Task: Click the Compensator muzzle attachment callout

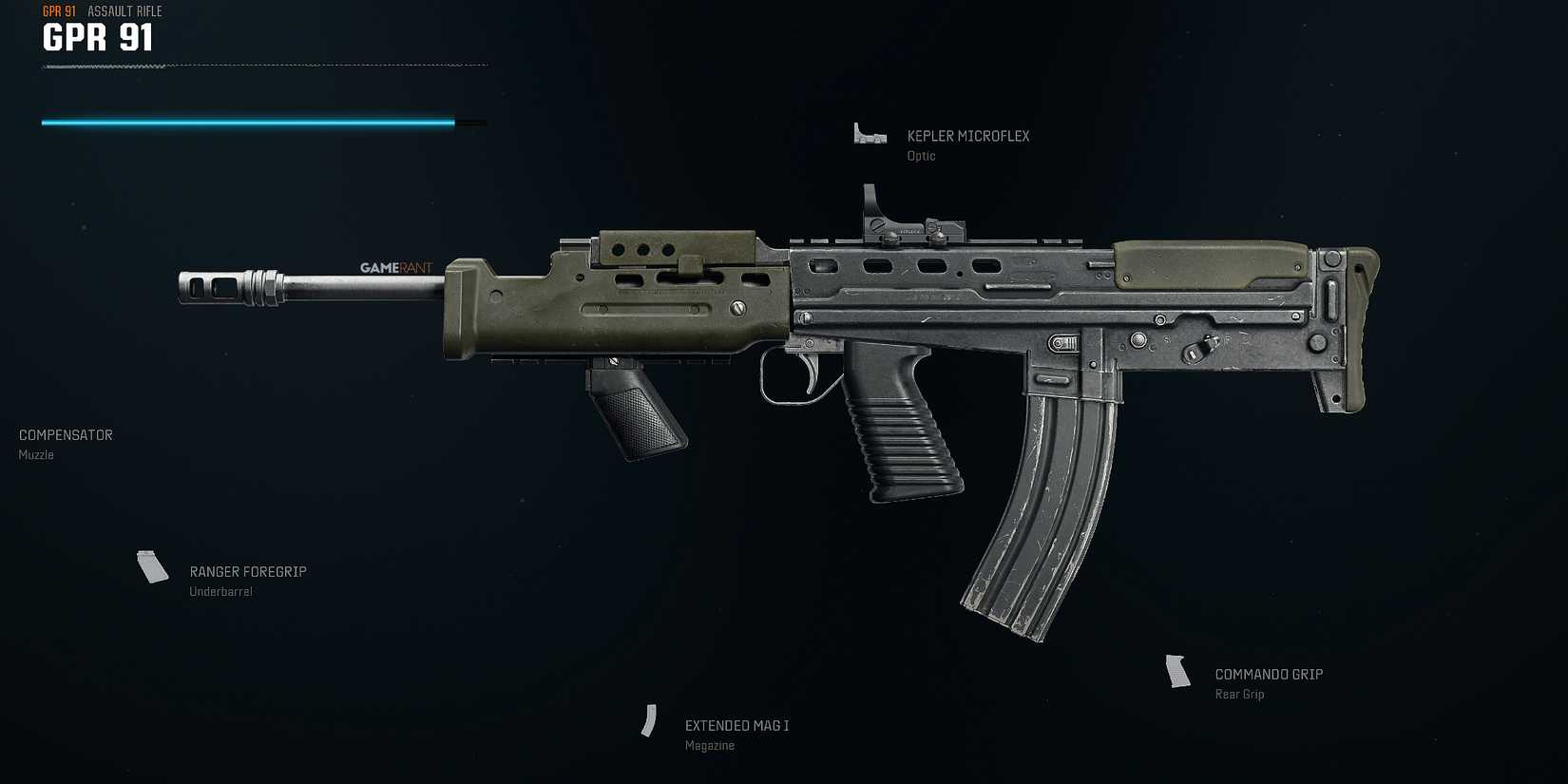Action: point(65,434)
